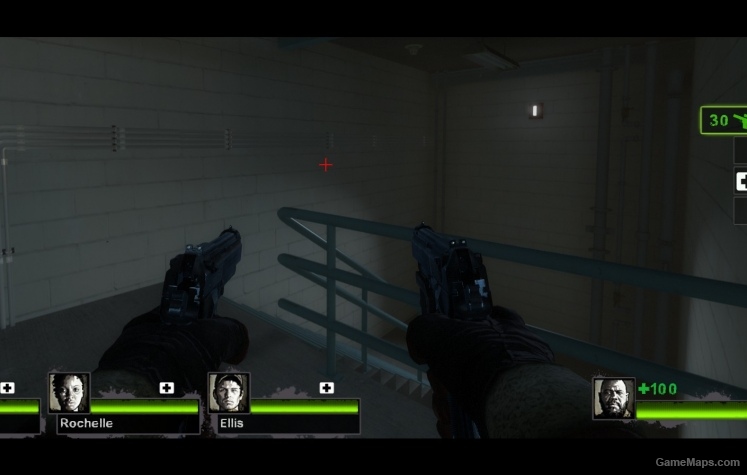
Task: Choose the first aid kit inventory slot
Action: click(x=741, y=181)
